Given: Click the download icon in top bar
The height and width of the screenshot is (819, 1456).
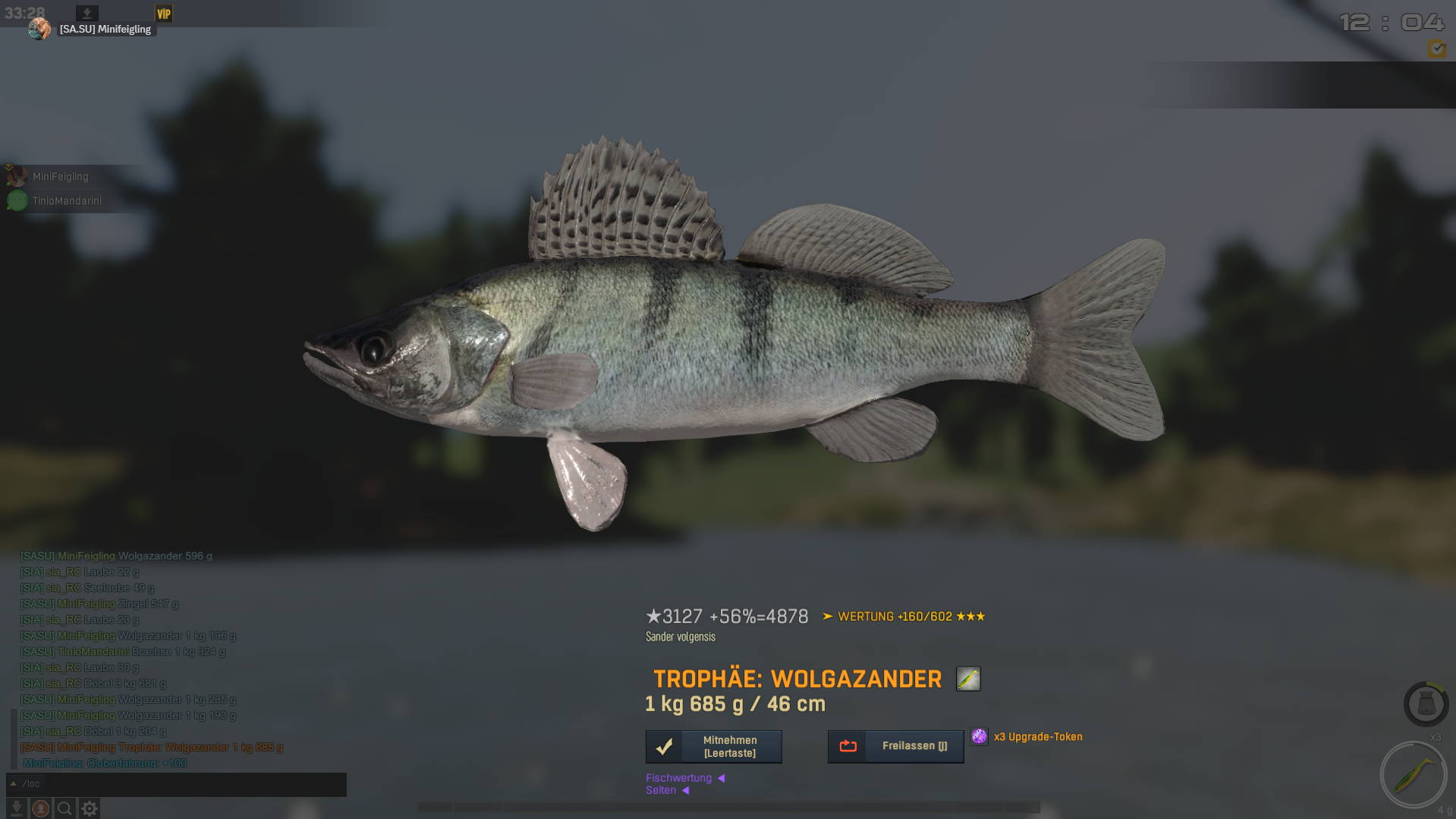Looking at the screenshot, I should coord(87,13).
